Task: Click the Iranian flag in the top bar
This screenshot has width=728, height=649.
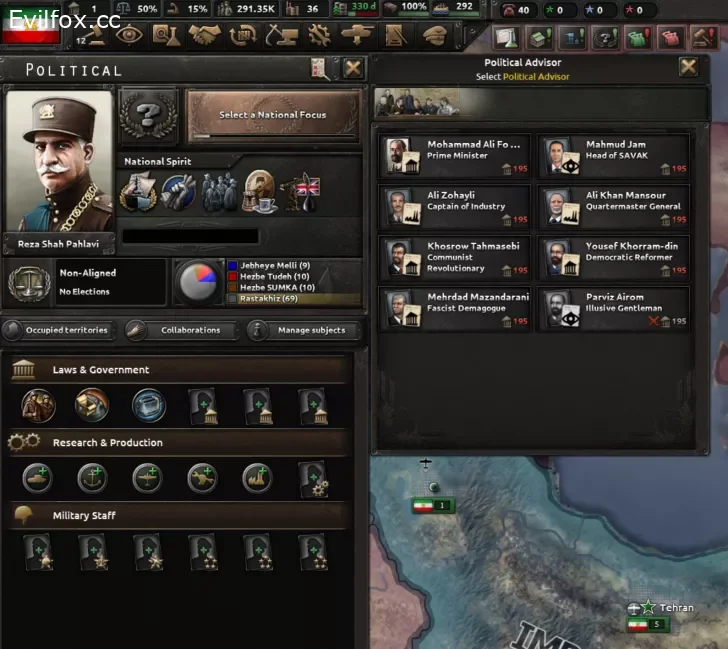Action: (31, 29)
